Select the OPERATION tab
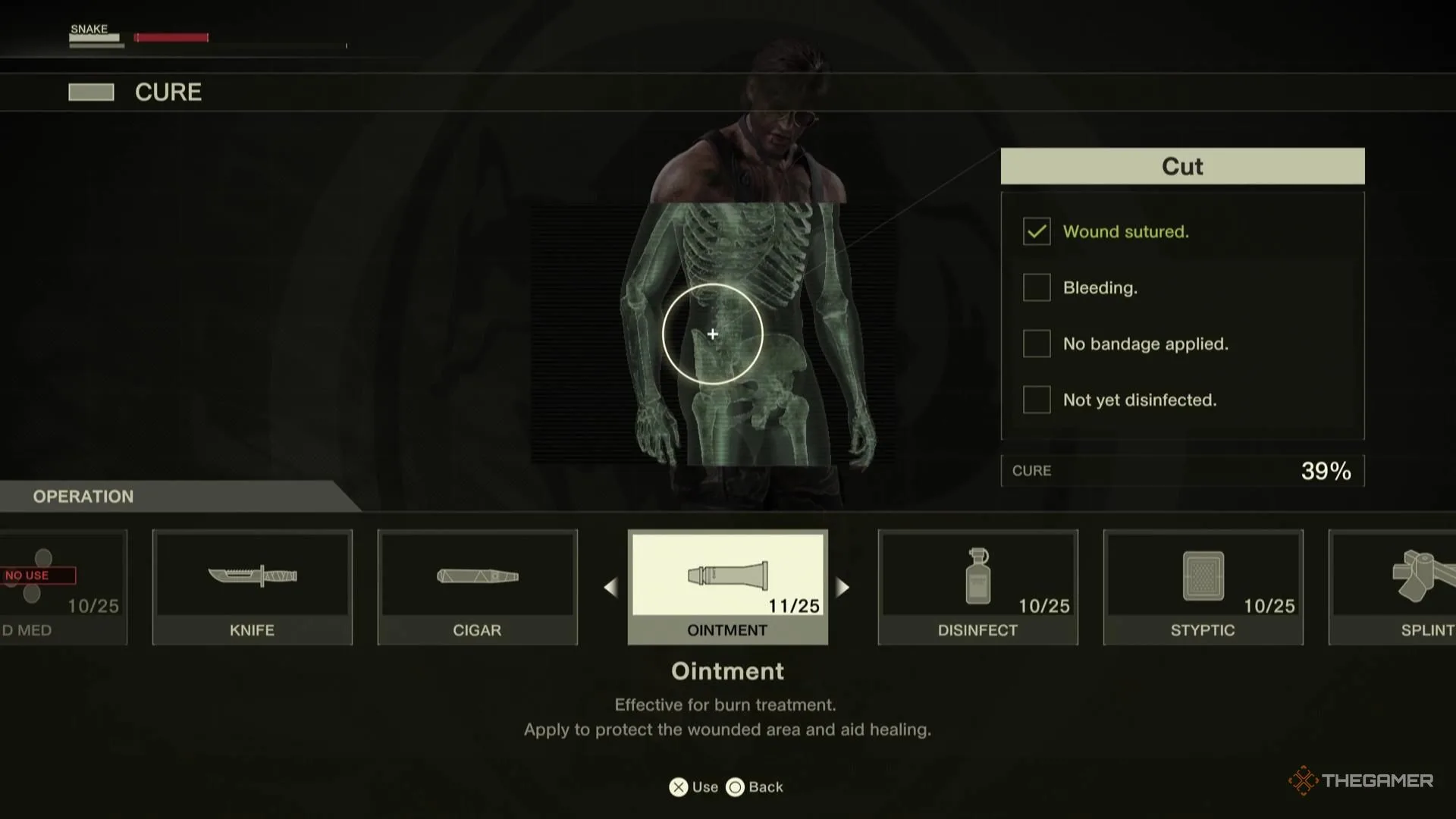This screenshot has height=819, width=1456. click(x=83, y=497)
